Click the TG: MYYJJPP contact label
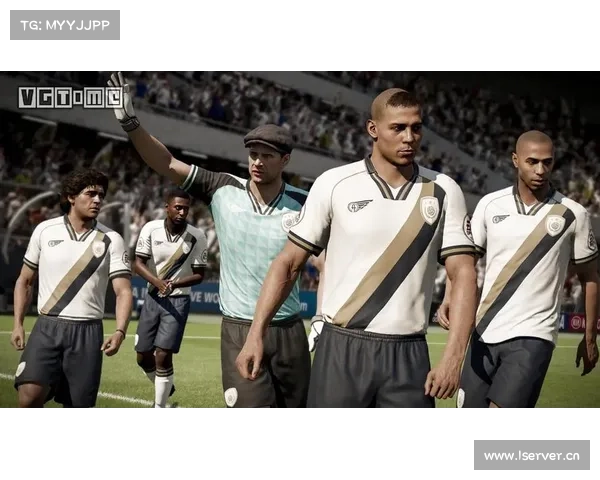The image size is (600, 480). (x=64, y=24)
